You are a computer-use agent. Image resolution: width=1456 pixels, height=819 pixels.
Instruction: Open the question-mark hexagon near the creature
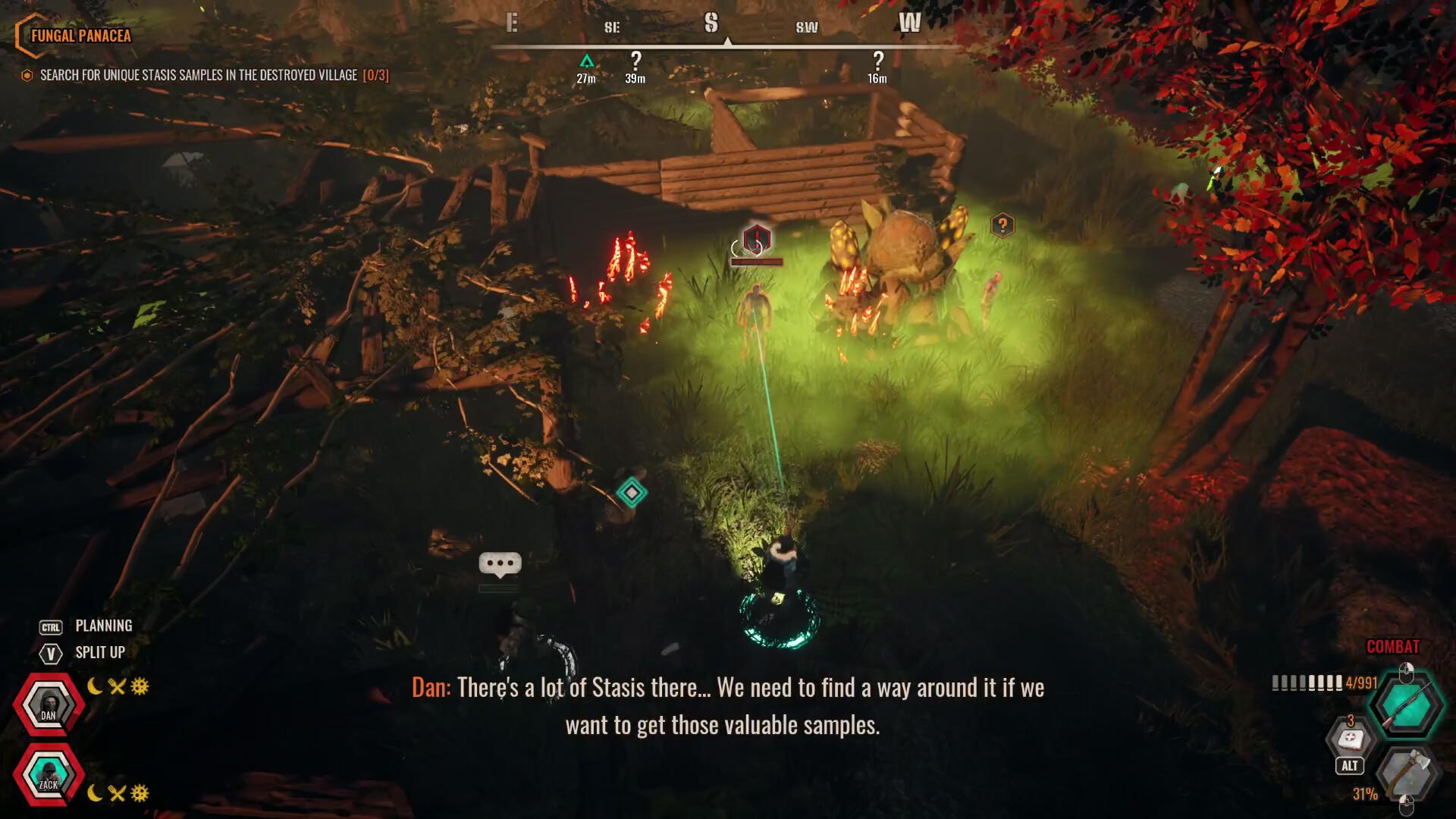point(1003,224)
